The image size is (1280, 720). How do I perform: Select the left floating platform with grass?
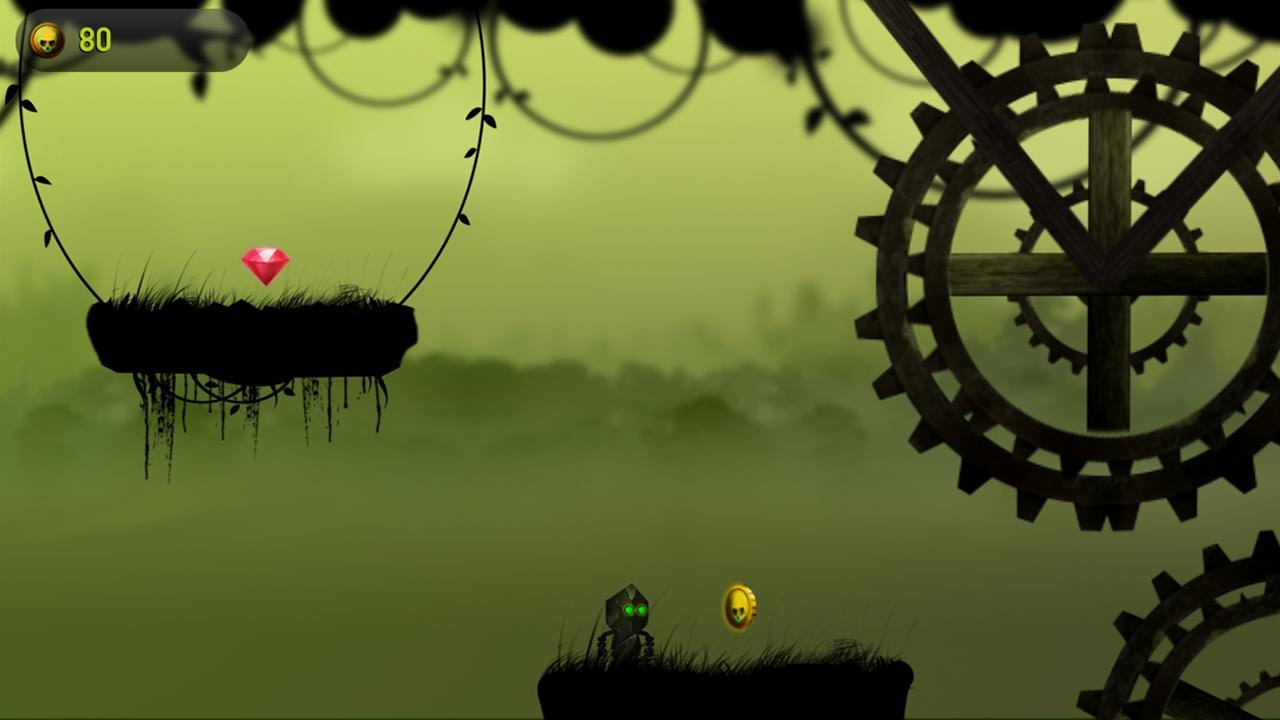point(250,330)
